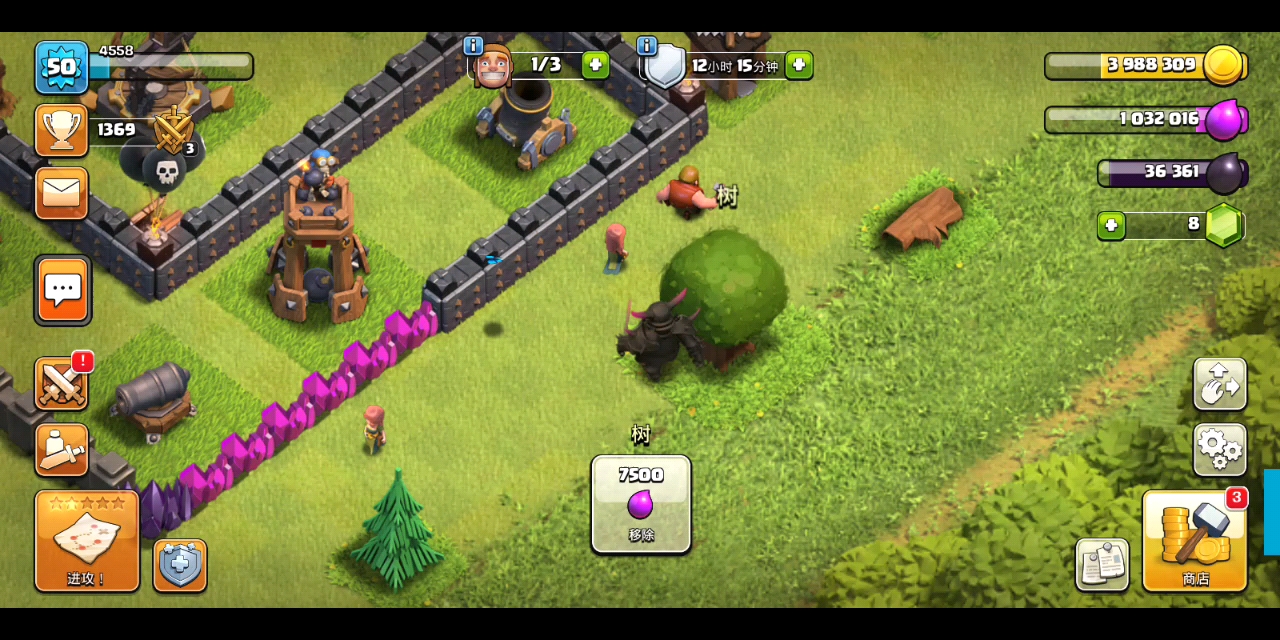The height and width of the screenshot is (640, 1280).
Task: Open the notes layout editor button
Action: click(1102, 564)
